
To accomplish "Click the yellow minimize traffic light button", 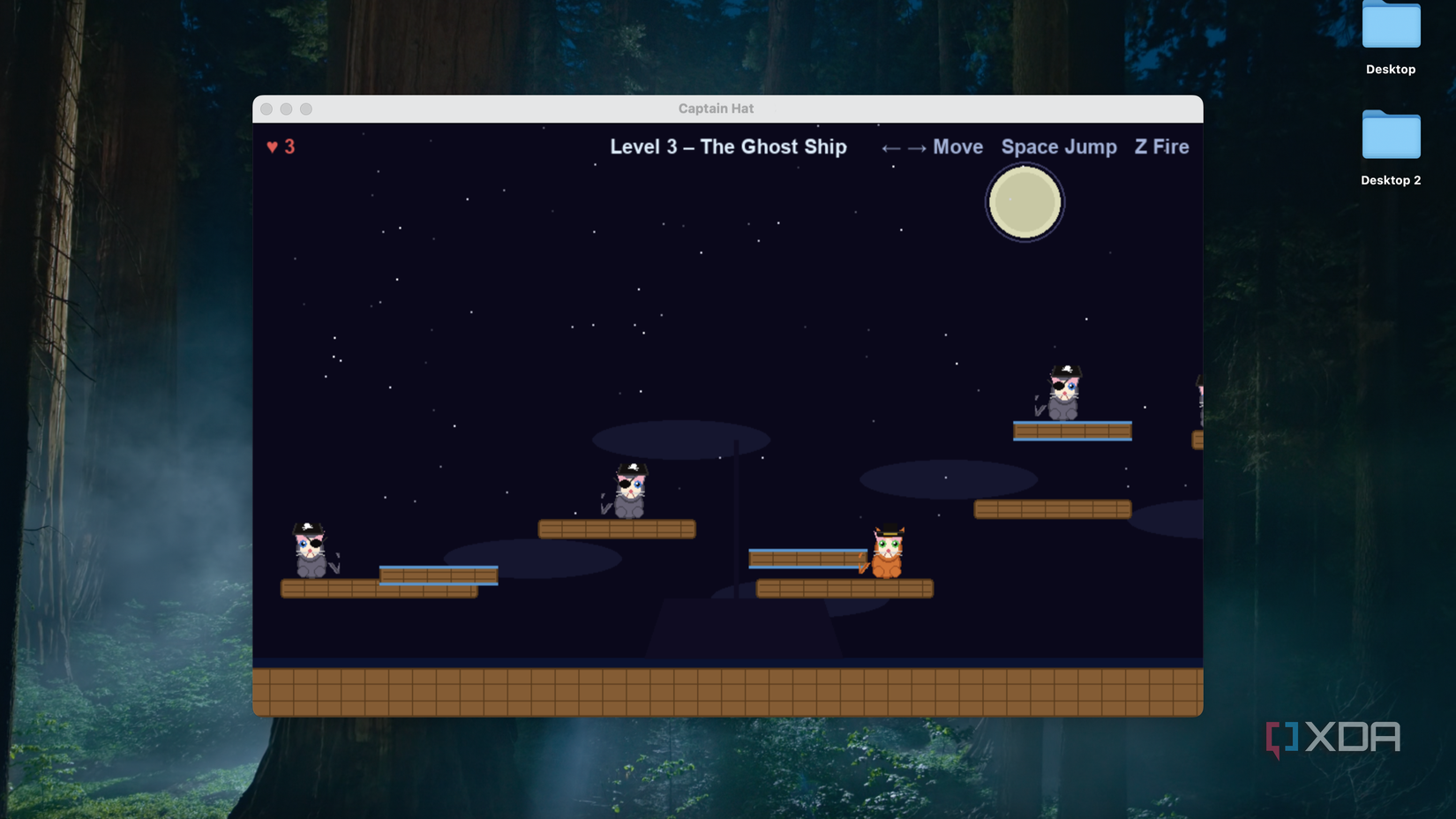I will point(286,109).
